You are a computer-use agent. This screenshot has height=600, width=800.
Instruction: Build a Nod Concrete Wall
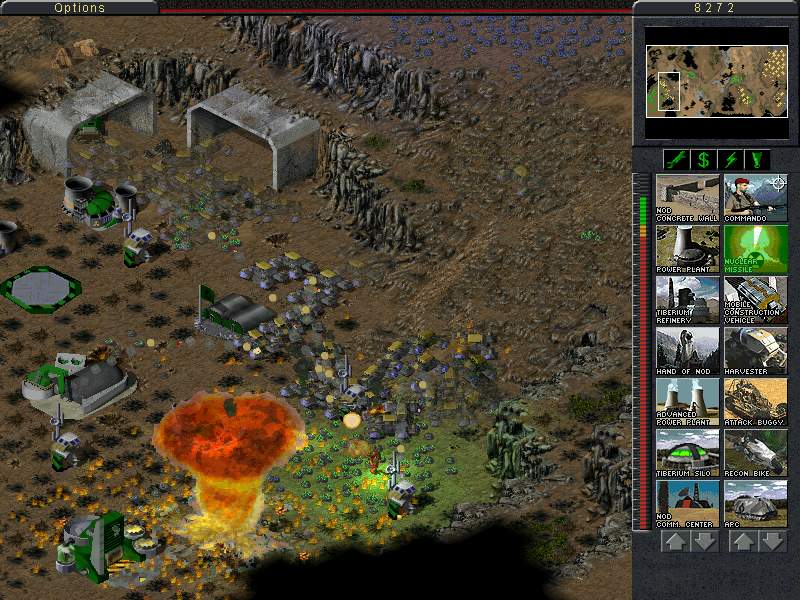point(687,198)
